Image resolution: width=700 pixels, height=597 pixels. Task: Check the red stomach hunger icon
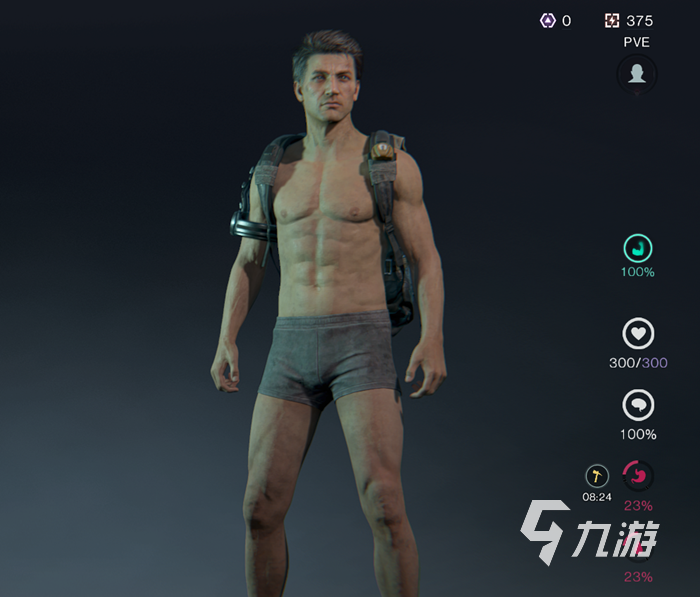point(638,474)
